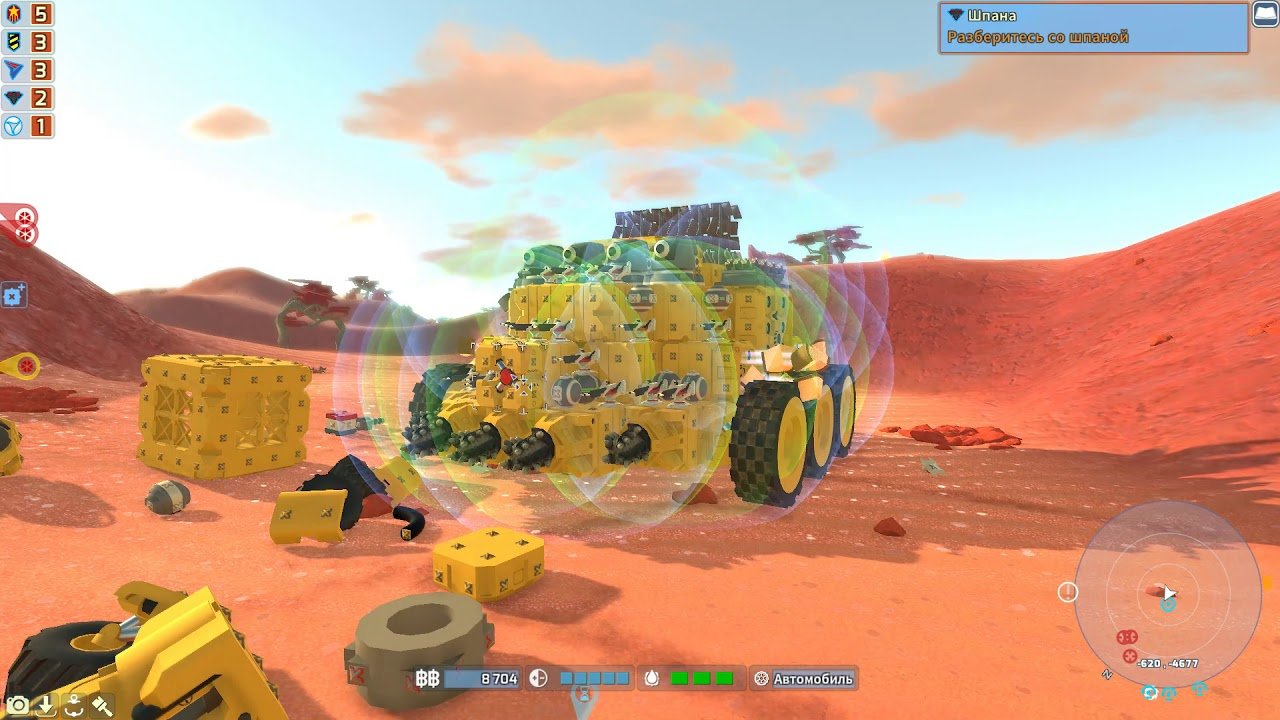Select the Better Future faction level icon
The width and height of the screenshot is (1280, 720).
(15, 126)
